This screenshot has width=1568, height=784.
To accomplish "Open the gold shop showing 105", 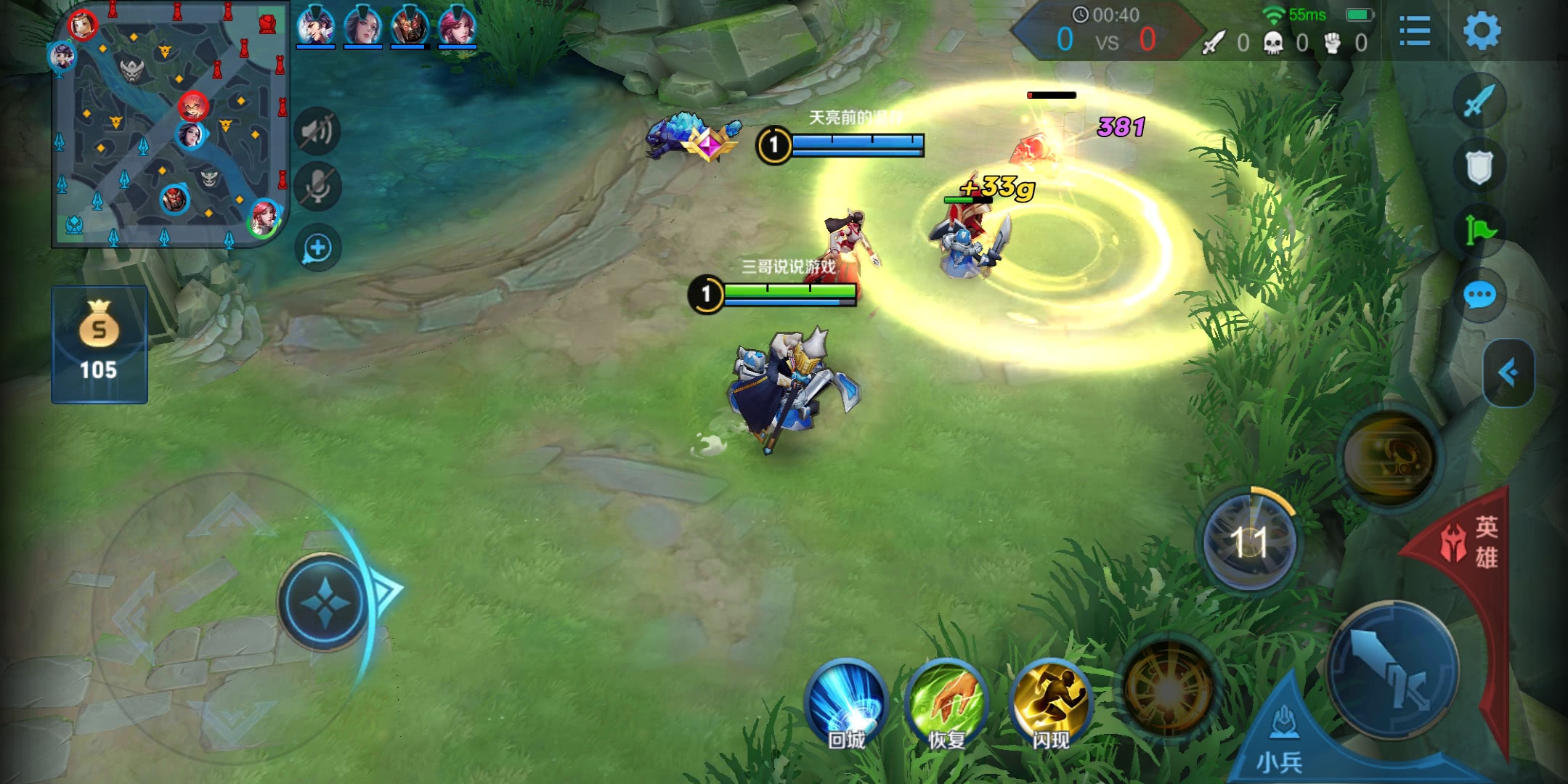I will click(x=99, y=344).
